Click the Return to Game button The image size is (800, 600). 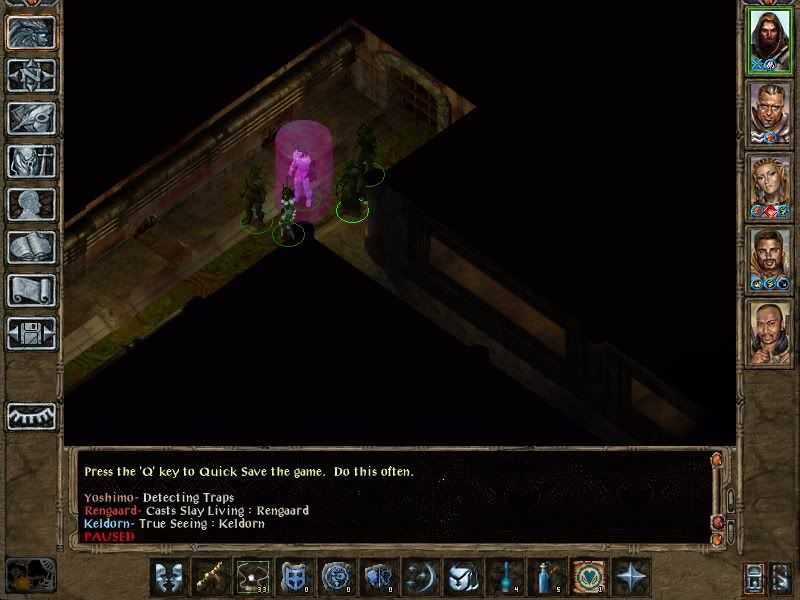pyautogui.click(x=31, y=33)
